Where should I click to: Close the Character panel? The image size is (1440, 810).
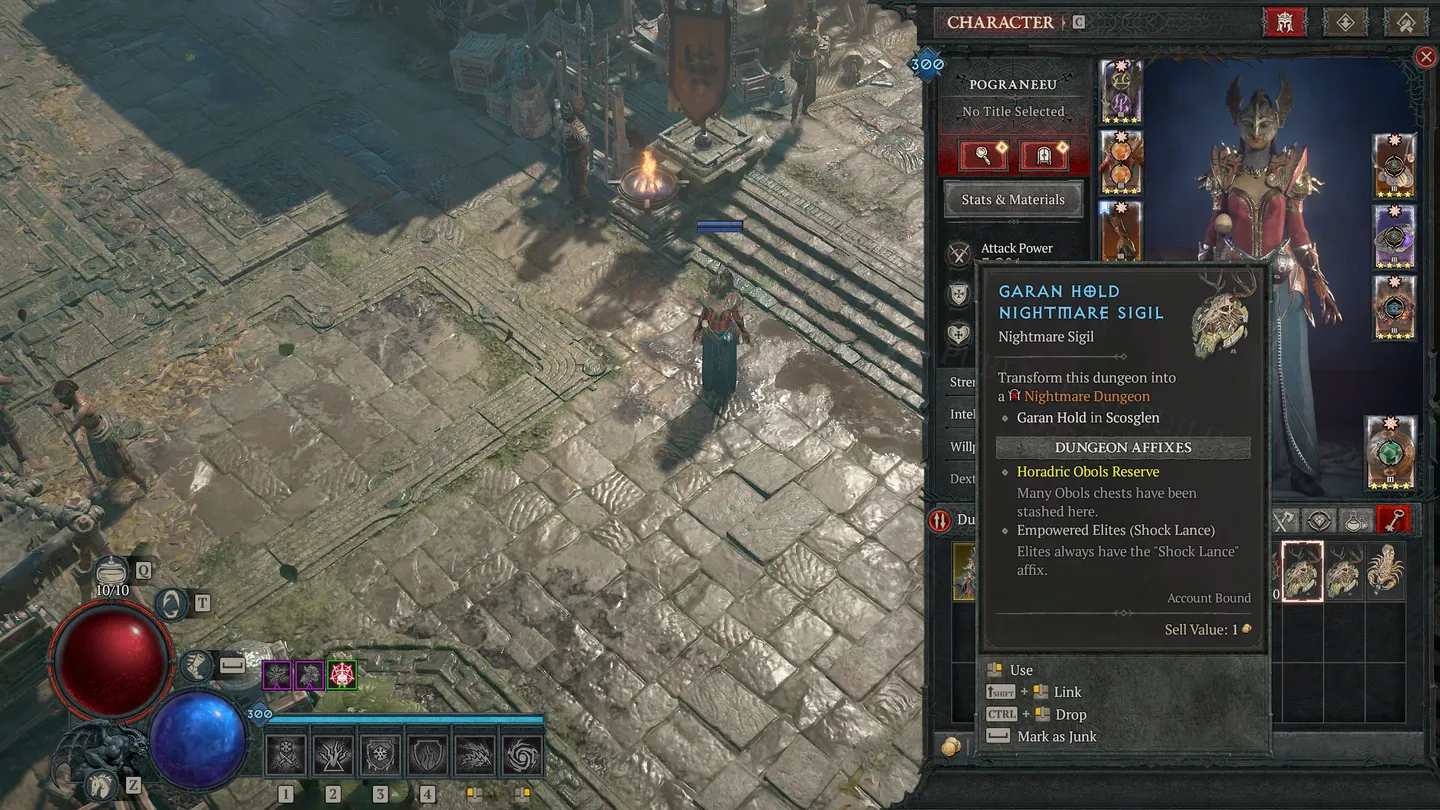(1426, 57)
